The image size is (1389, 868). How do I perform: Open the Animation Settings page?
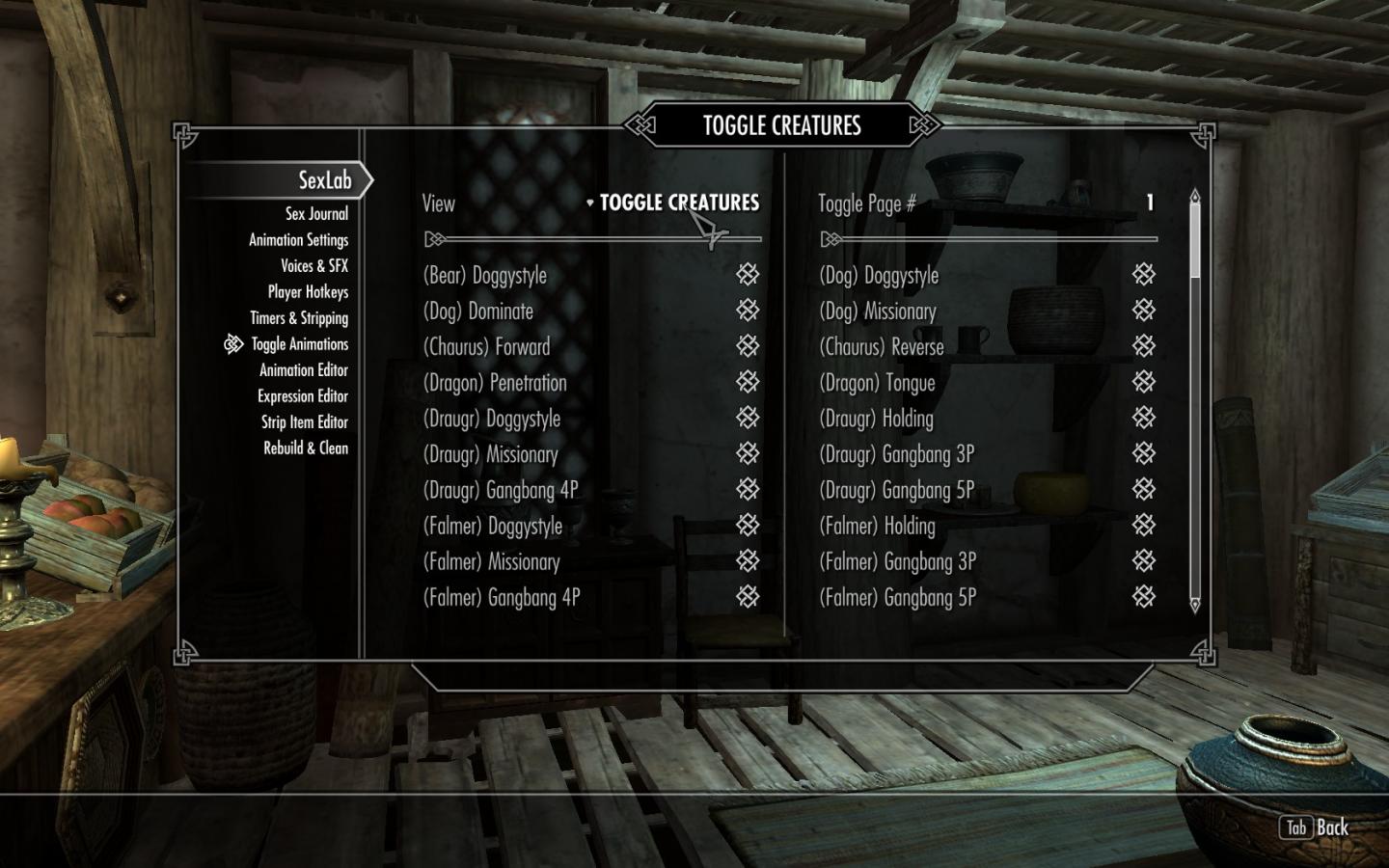pos(298,240)
